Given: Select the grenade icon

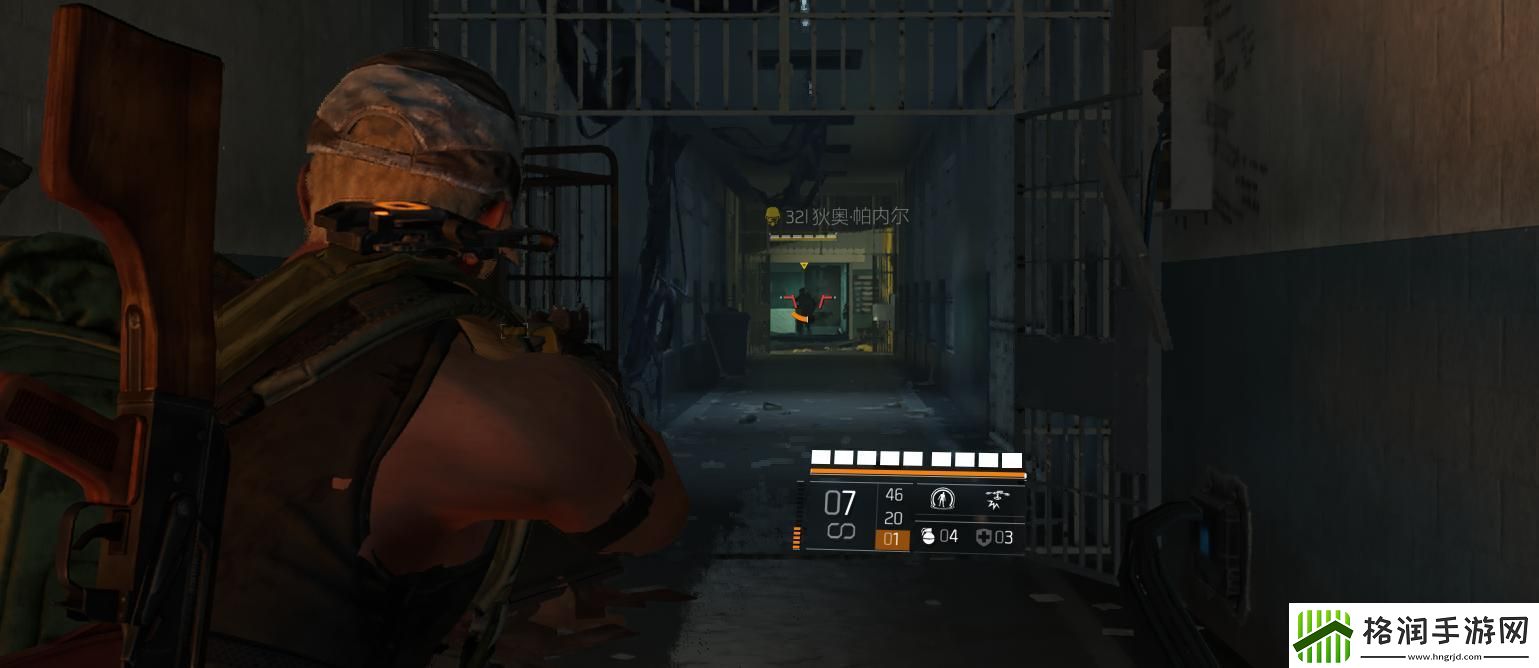Looking at the screenshot, I should [x=927, y=537].
